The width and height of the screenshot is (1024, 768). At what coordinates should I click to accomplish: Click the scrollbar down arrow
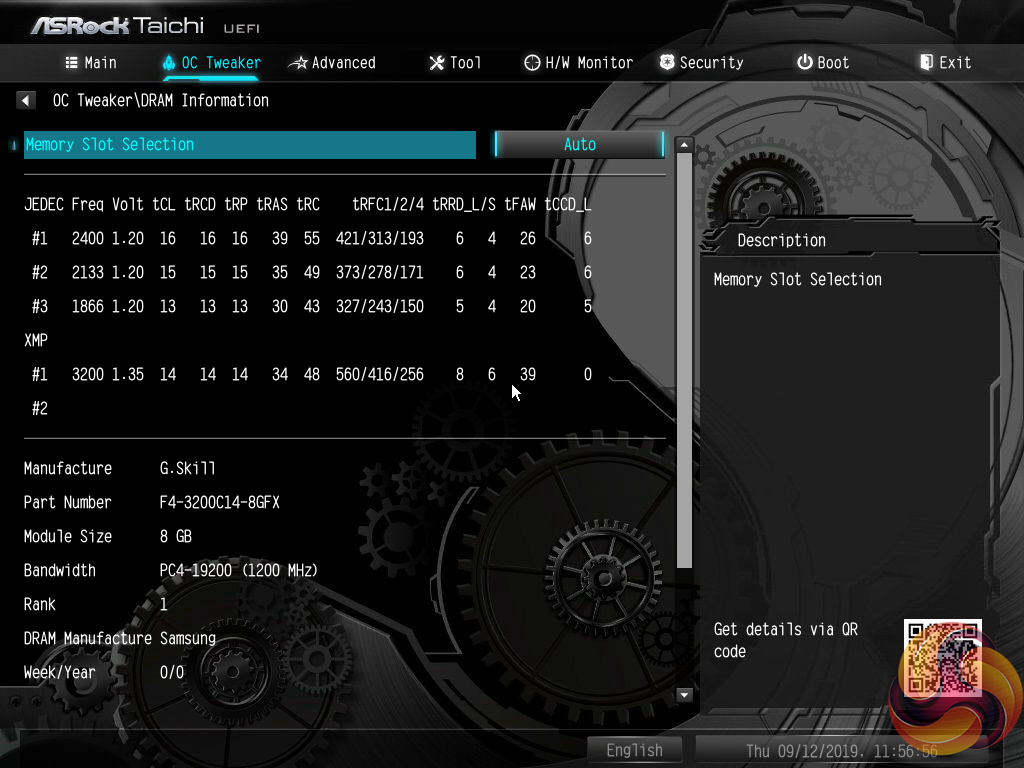pos(685,694)
